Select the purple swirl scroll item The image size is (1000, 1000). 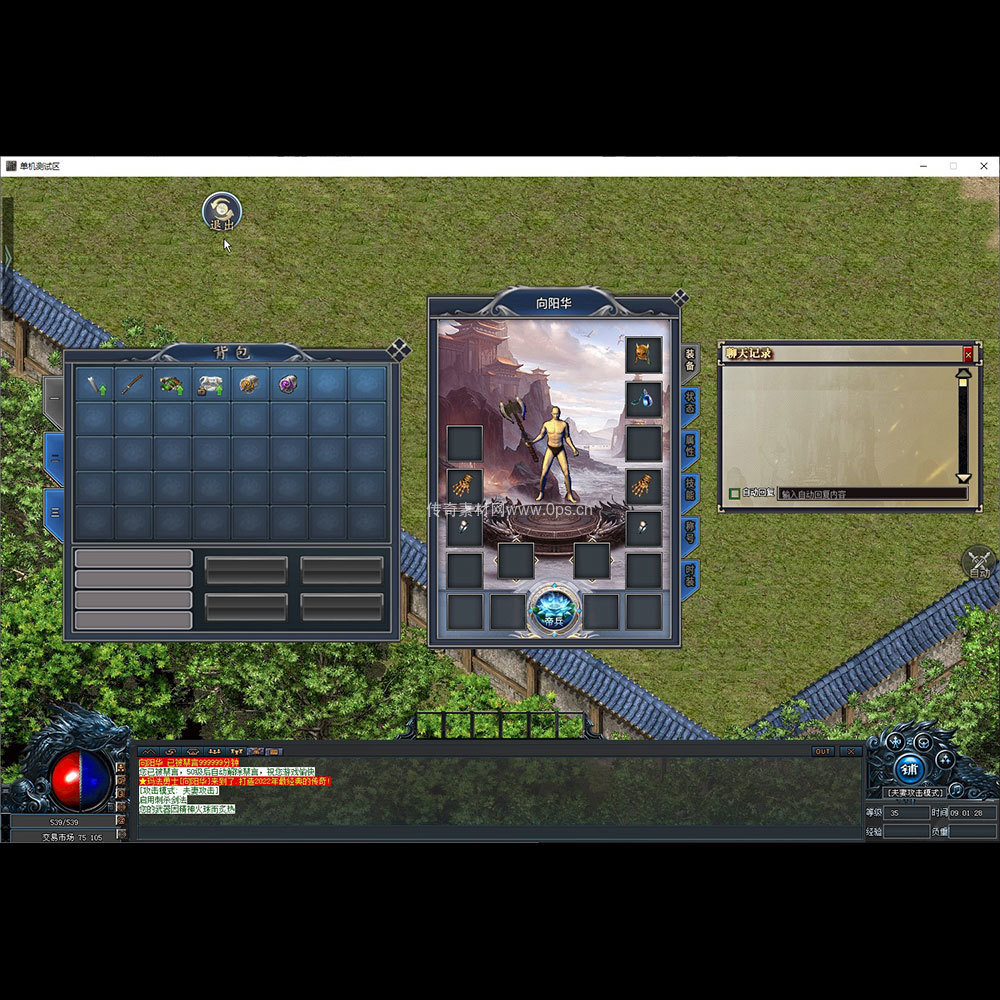coord(288,384)
